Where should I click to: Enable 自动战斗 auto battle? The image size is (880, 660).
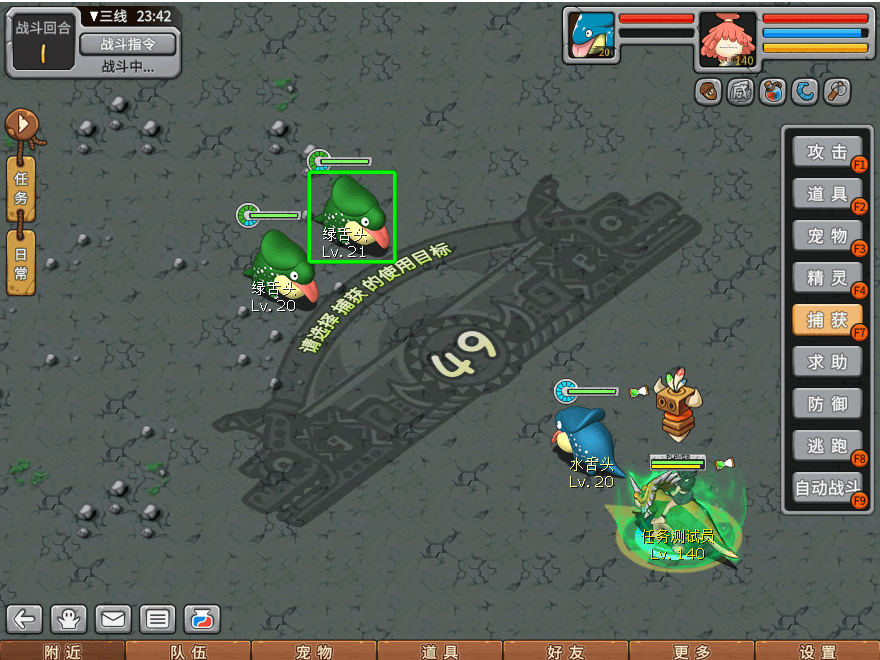826,489
